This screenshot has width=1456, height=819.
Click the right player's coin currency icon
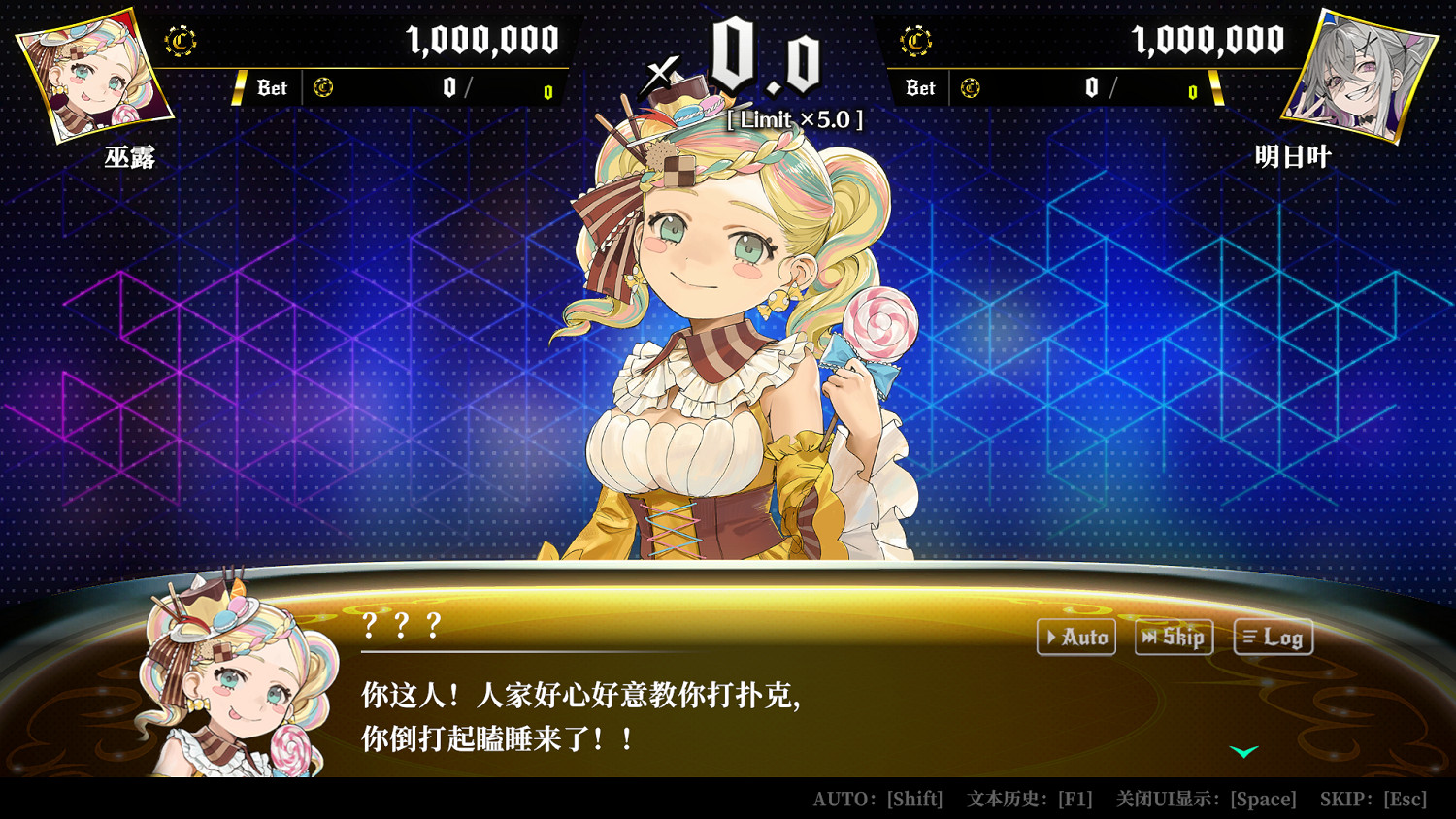[x=915, y=41]
